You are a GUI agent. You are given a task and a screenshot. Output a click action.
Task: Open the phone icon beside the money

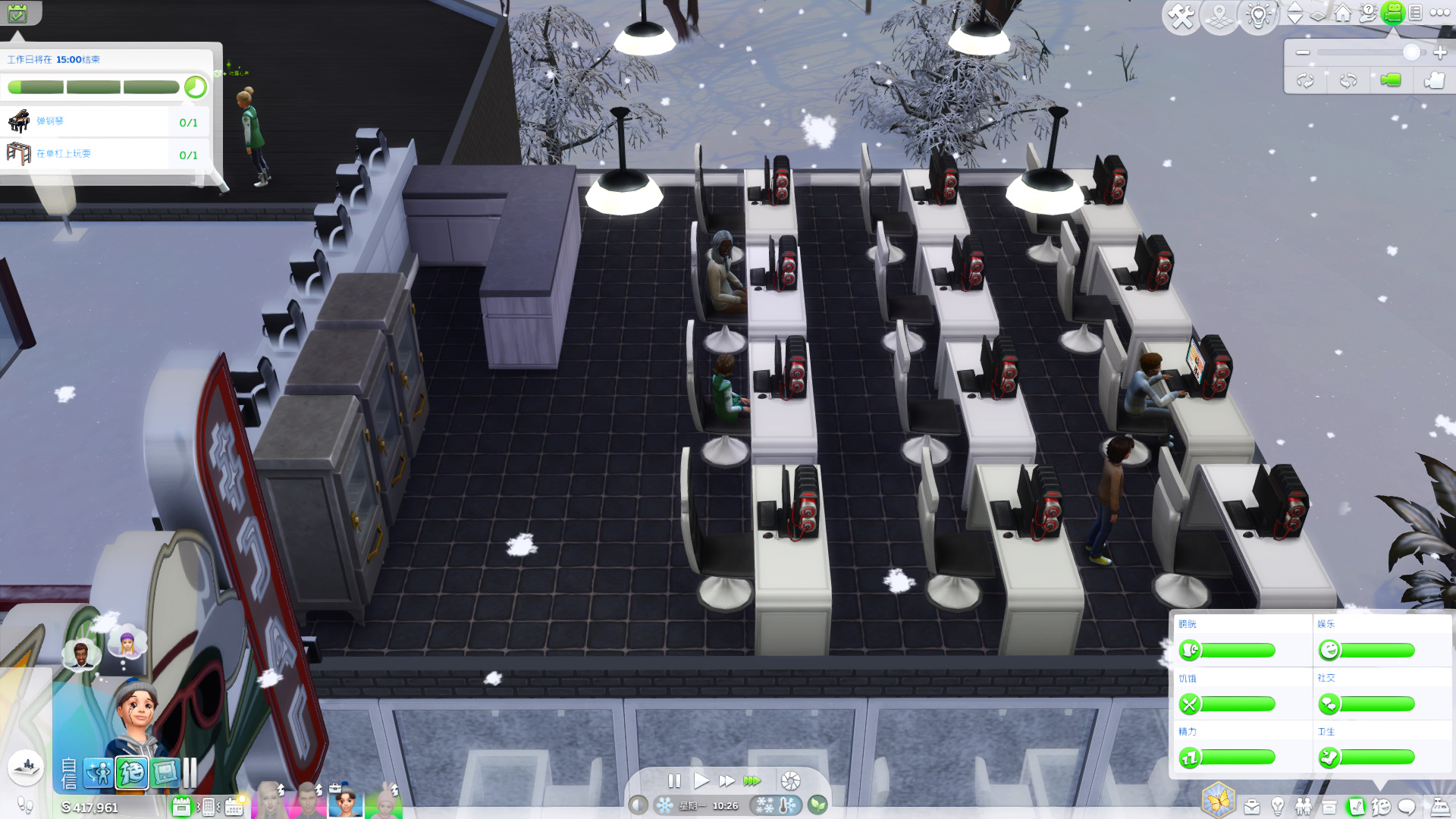[209, 807]
